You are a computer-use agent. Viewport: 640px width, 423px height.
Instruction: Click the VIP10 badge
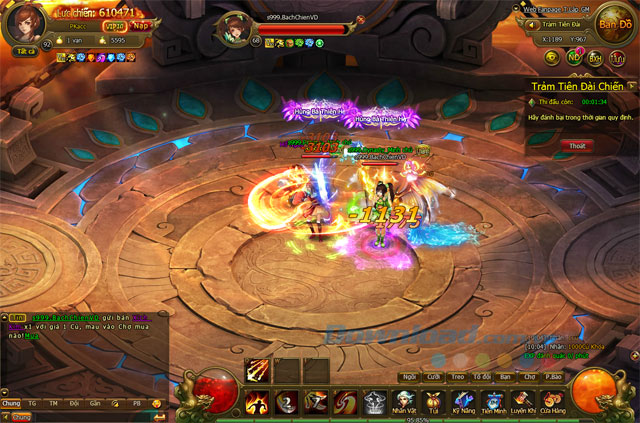pos(115,26)
